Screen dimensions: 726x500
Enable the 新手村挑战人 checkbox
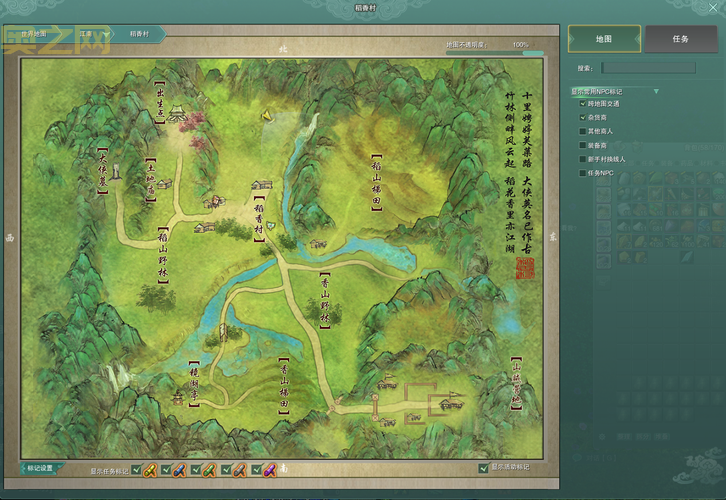[x=583, y=159]
